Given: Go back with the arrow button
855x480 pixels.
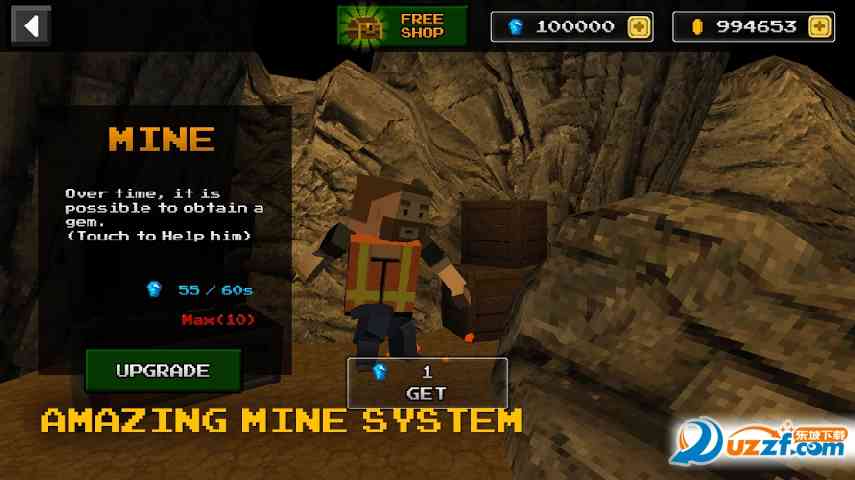Looking at the screenshot, I should click(x=32, y=25).
